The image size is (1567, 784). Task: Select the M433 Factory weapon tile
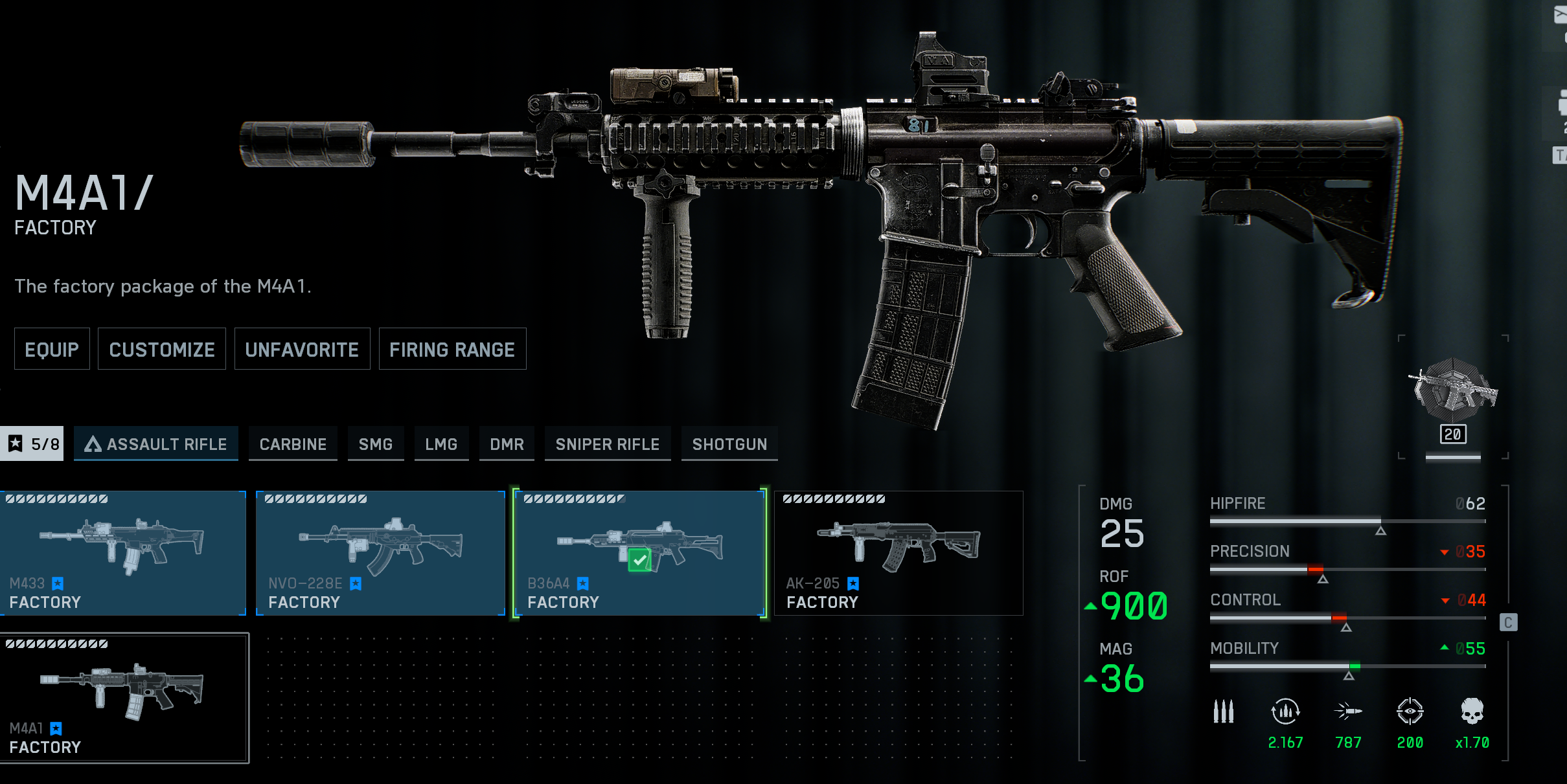coord(123,554)
